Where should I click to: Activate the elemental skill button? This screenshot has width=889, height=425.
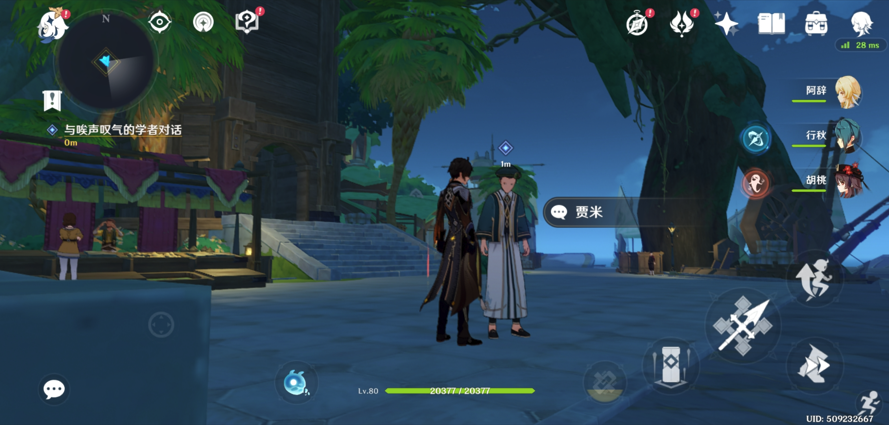pyautogui.click(x=670, y=364)
